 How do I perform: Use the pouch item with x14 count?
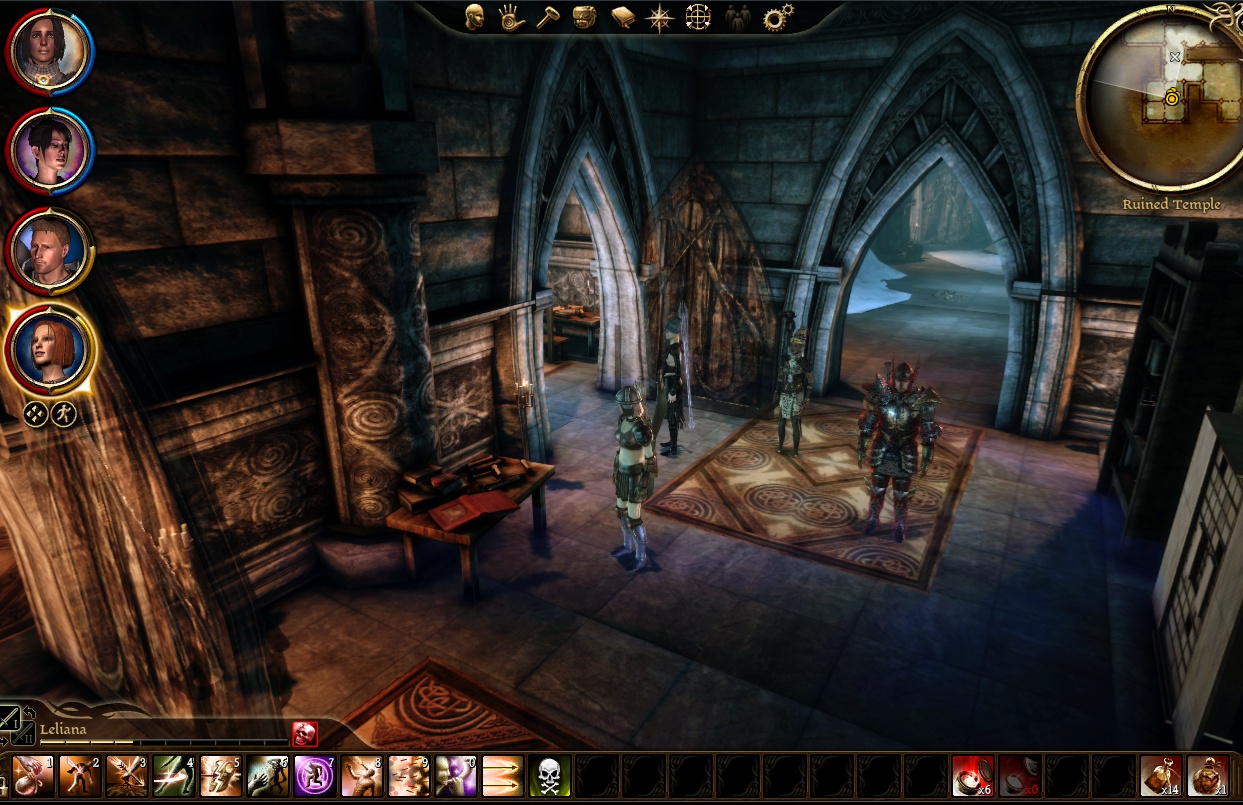[1160, 775]
